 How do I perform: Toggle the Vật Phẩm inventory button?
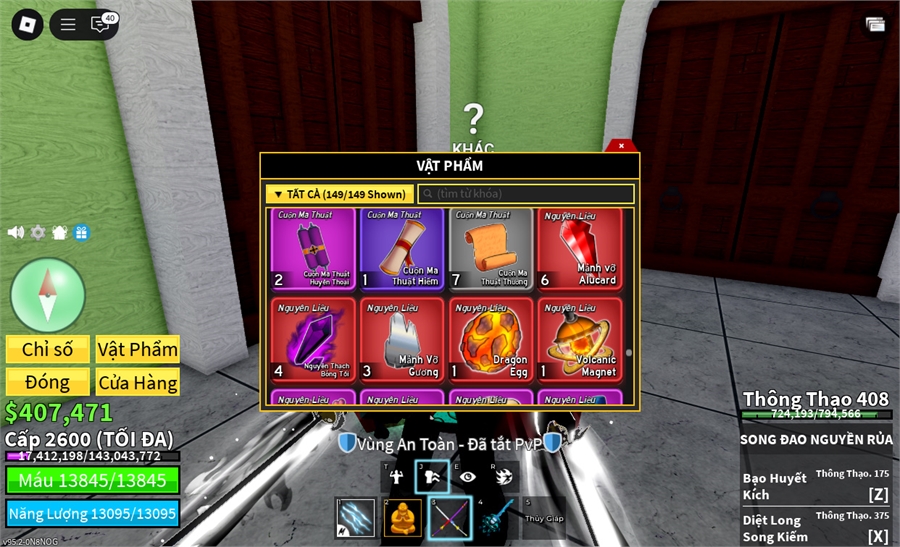tap(138, 349)
